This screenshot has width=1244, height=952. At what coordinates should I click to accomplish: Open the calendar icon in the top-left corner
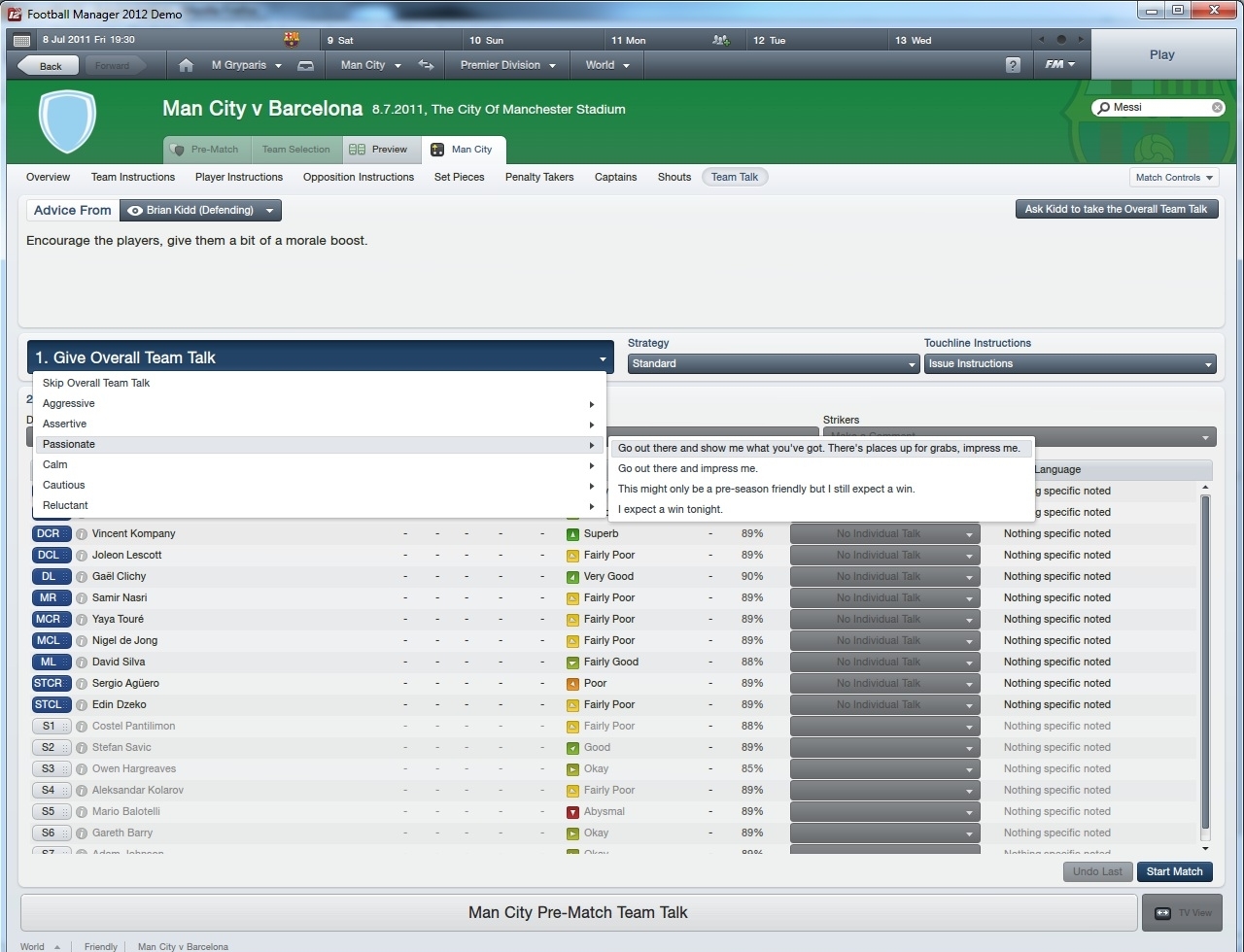click(20, 40)
